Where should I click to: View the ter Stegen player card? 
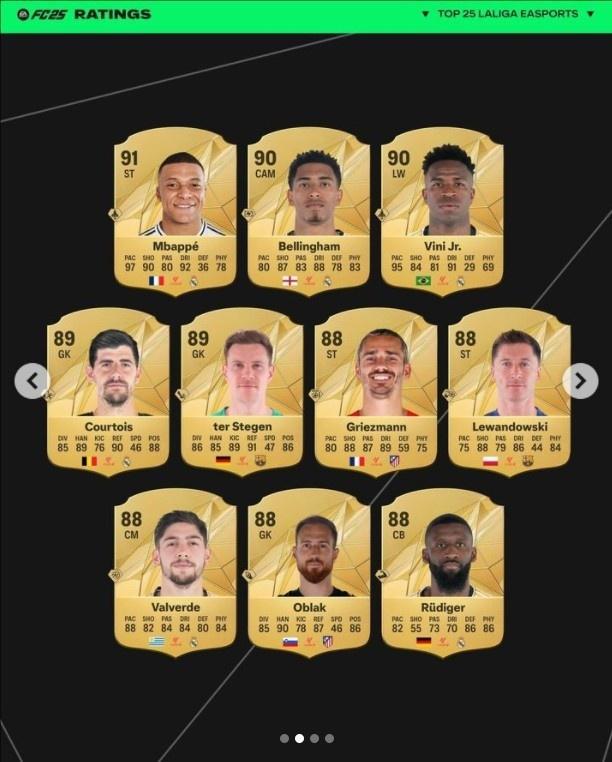(241, 392)
